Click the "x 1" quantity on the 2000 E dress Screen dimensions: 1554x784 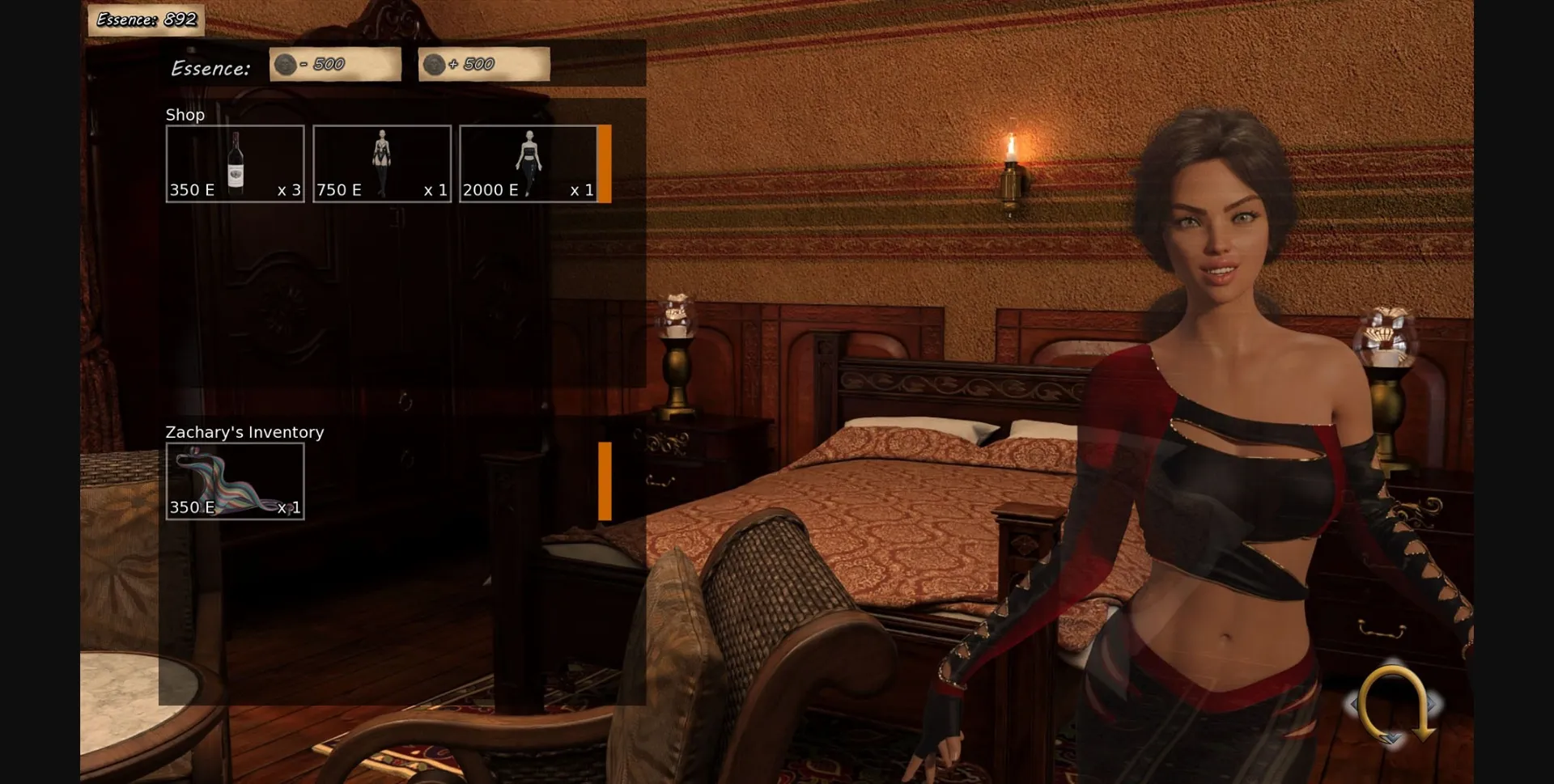tap(583, 191)
